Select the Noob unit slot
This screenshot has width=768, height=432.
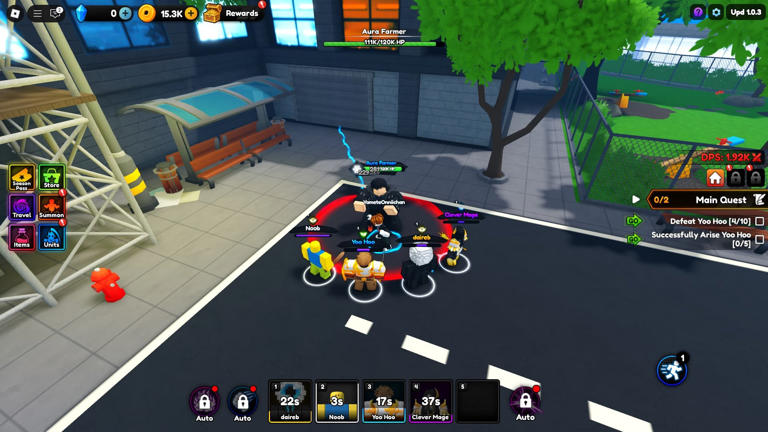[337, 401]
